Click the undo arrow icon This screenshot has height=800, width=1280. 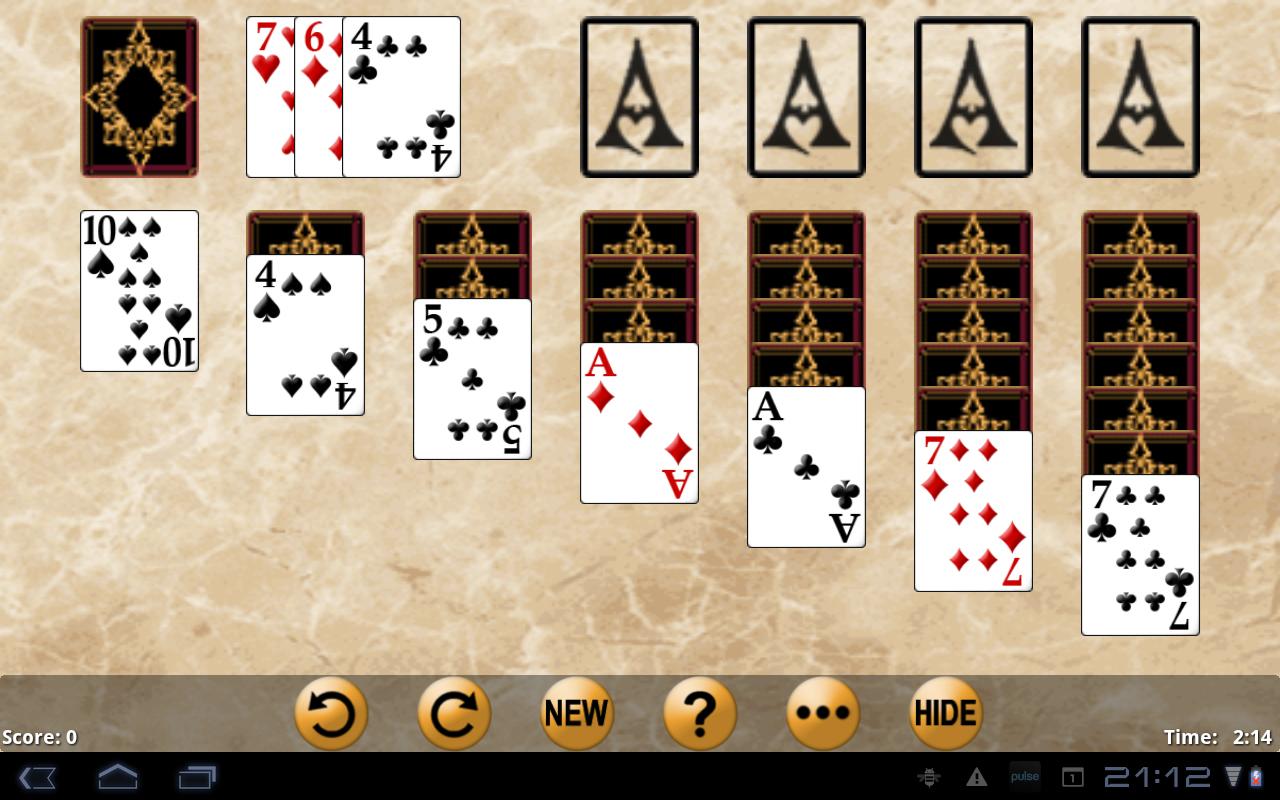click(331, 713)
